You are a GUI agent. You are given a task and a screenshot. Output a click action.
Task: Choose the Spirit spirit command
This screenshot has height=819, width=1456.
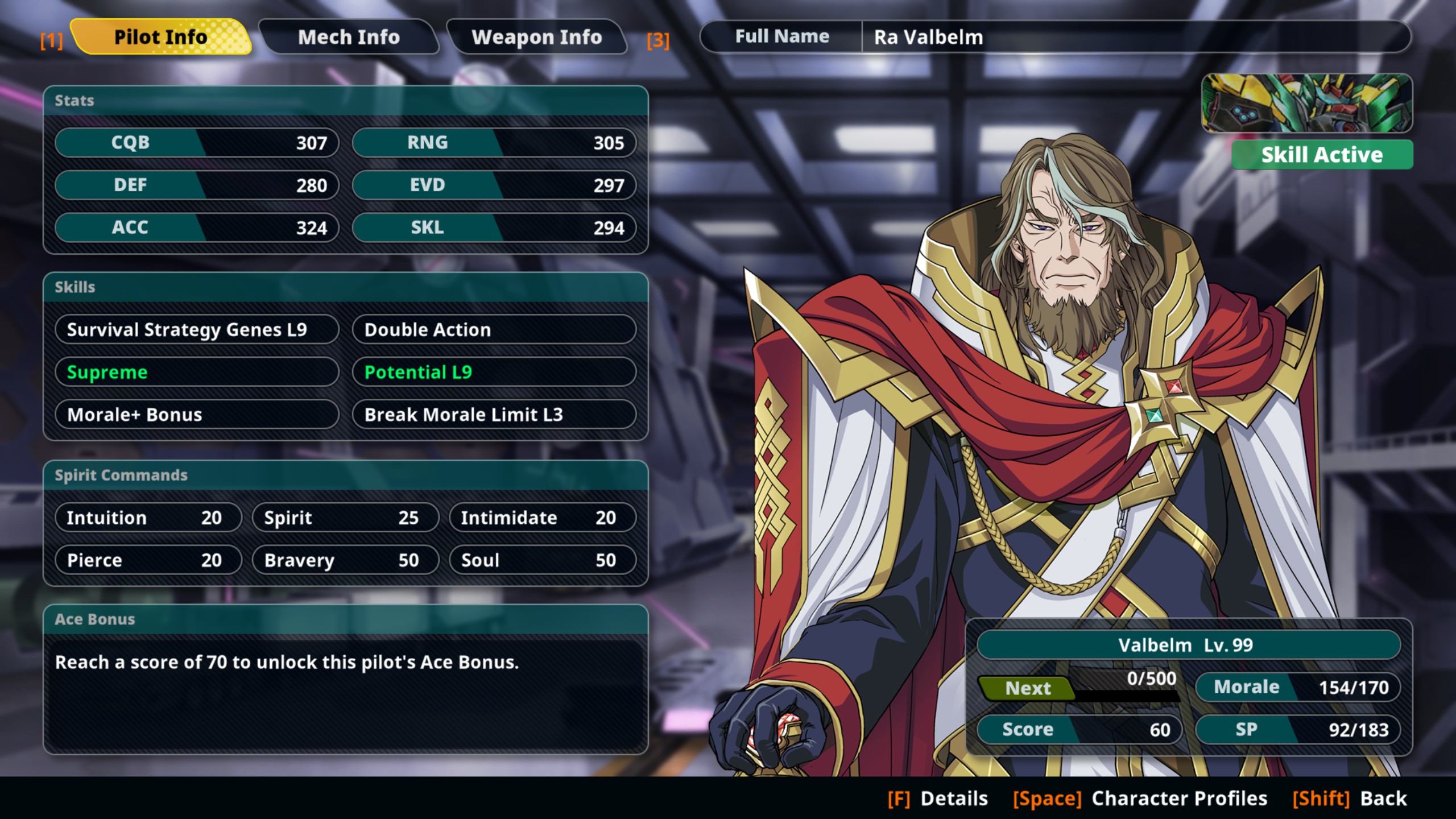345,518
